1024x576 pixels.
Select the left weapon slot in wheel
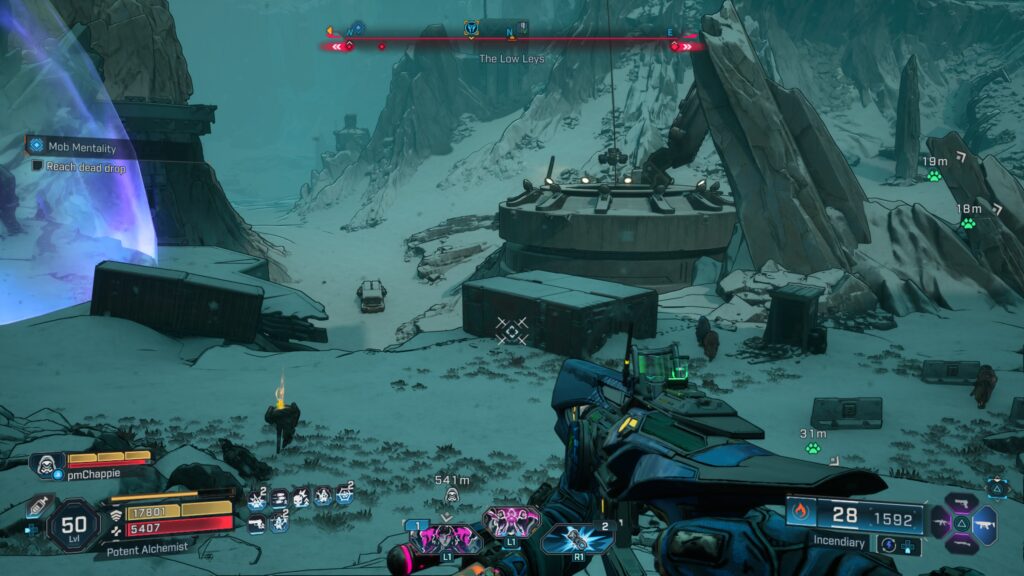coord(940,522)
